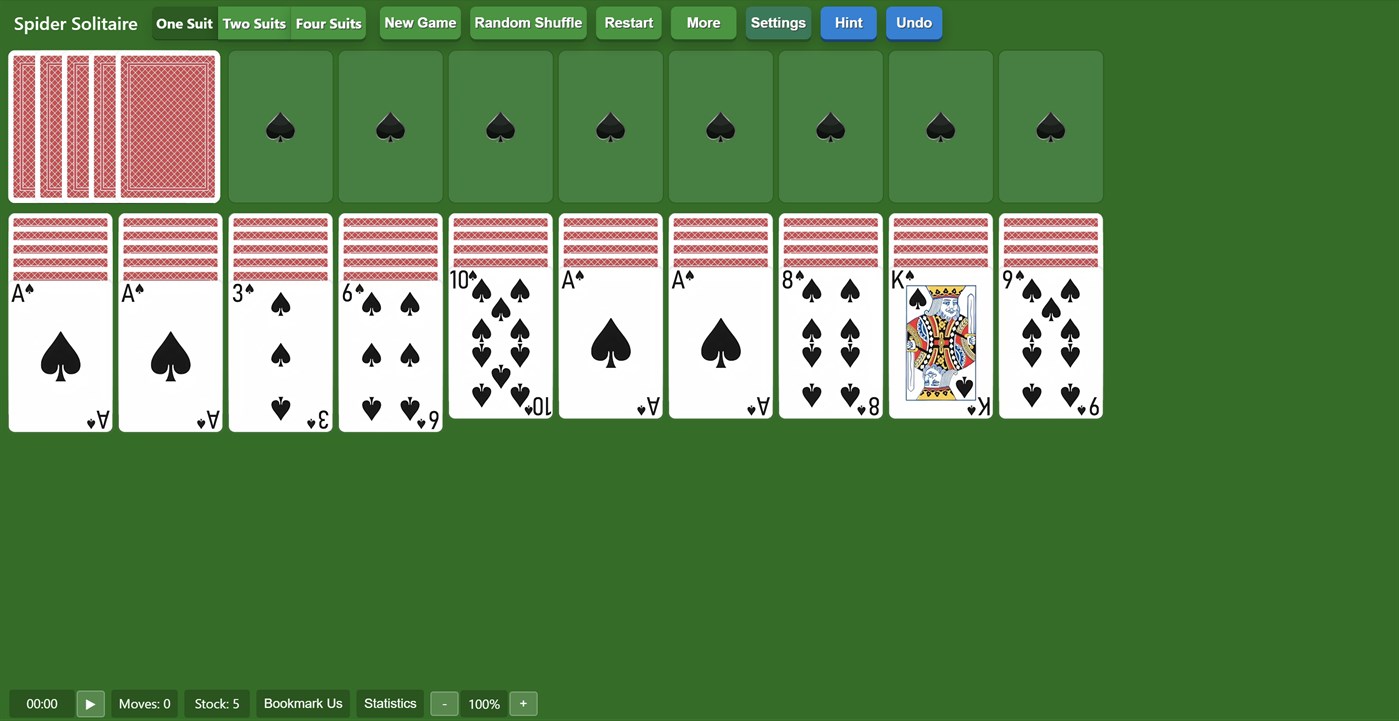
Task: Click the King of Spades card
Action: pyautogui.click(x=940, y=345)
